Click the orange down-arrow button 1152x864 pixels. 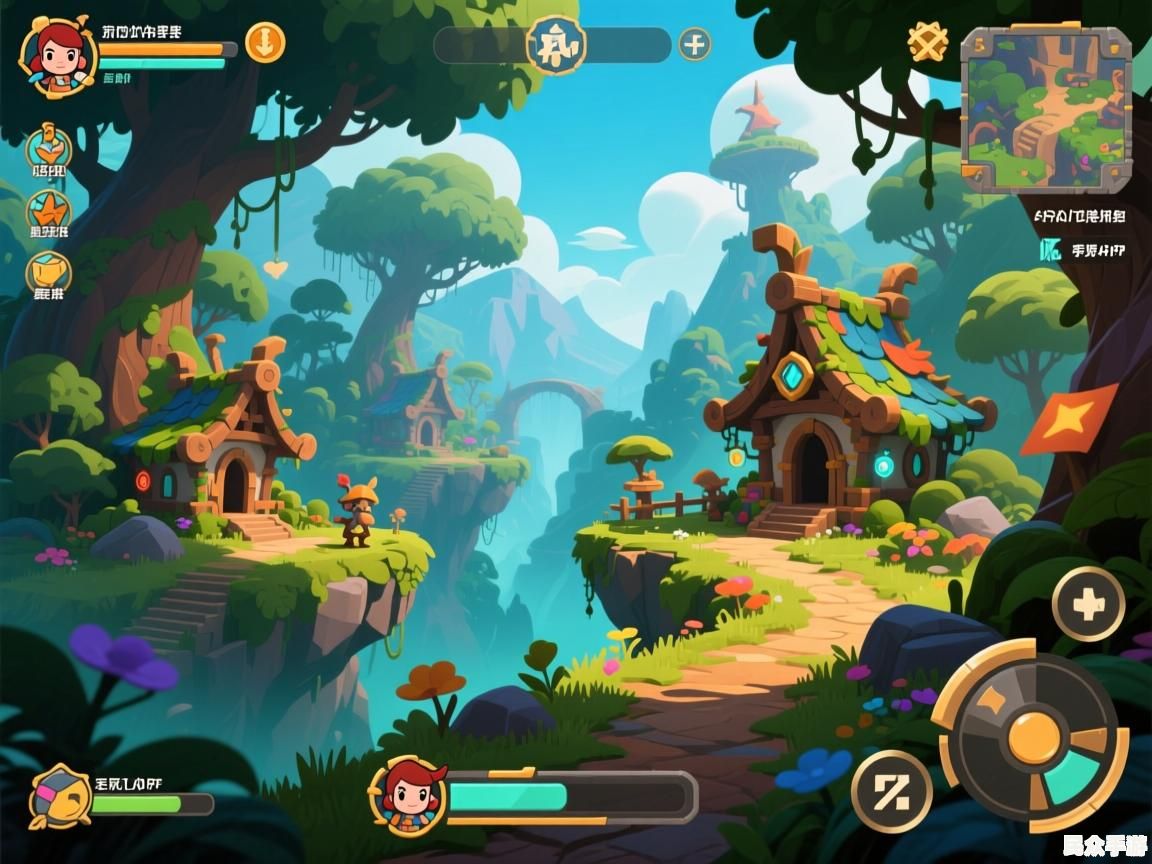pyautogui.click(x=265, y=43)
